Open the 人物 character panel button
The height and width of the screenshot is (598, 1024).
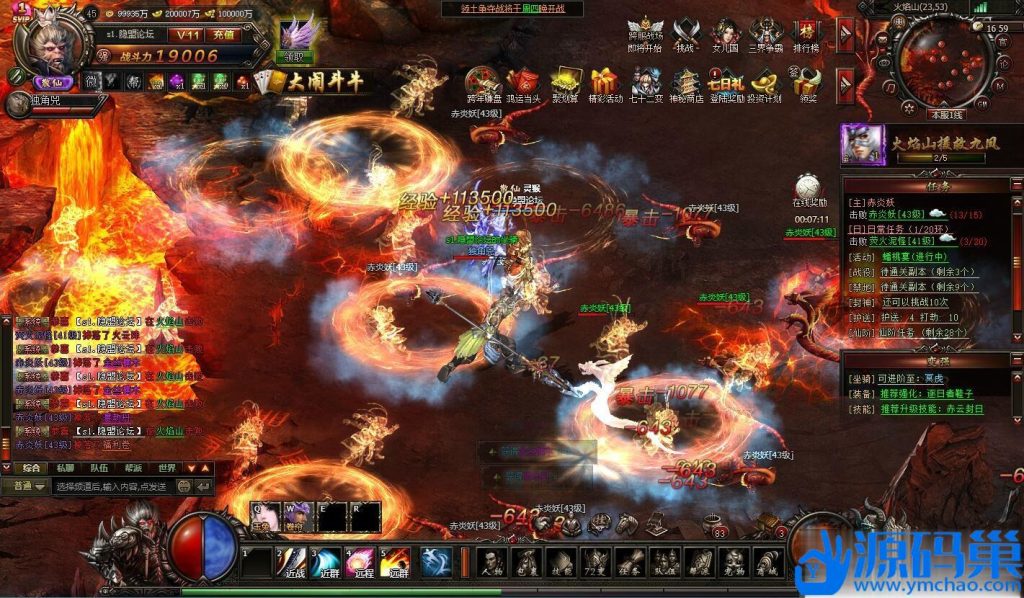point(491,563)
